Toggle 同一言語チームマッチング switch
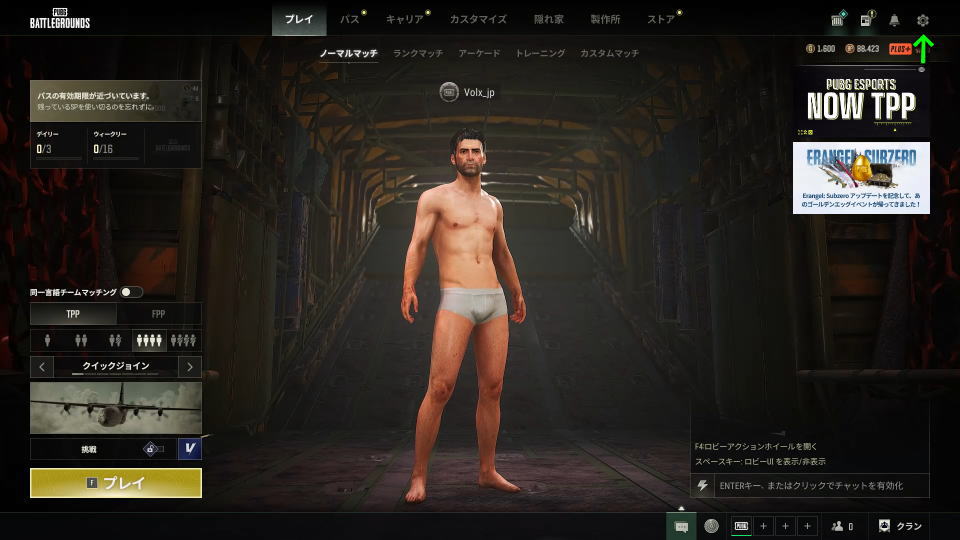The image size is (960, 540). [x=131, y=292]
